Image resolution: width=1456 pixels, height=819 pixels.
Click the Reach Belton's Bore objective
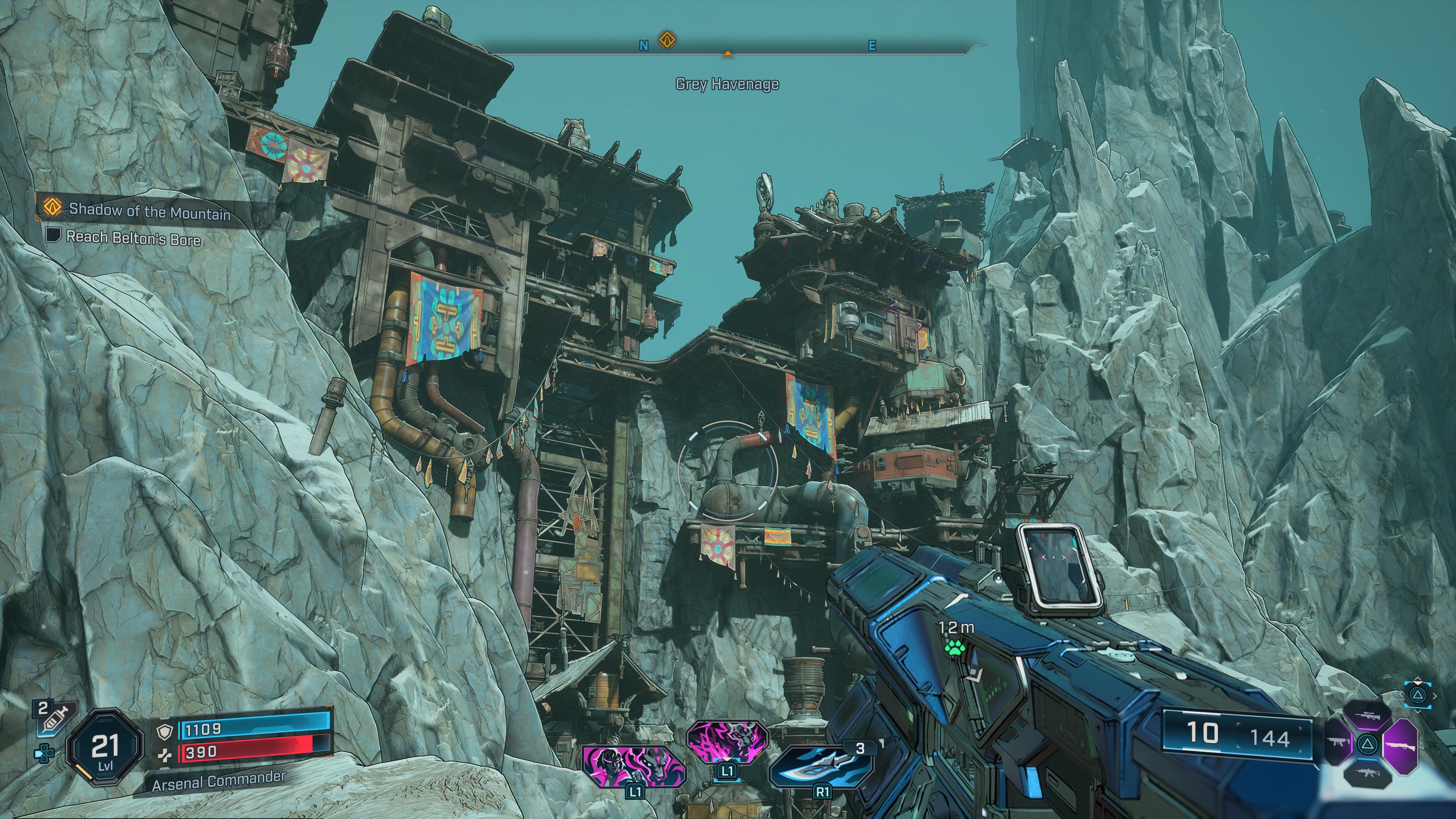pyautogui.click(x=132, y=238)
